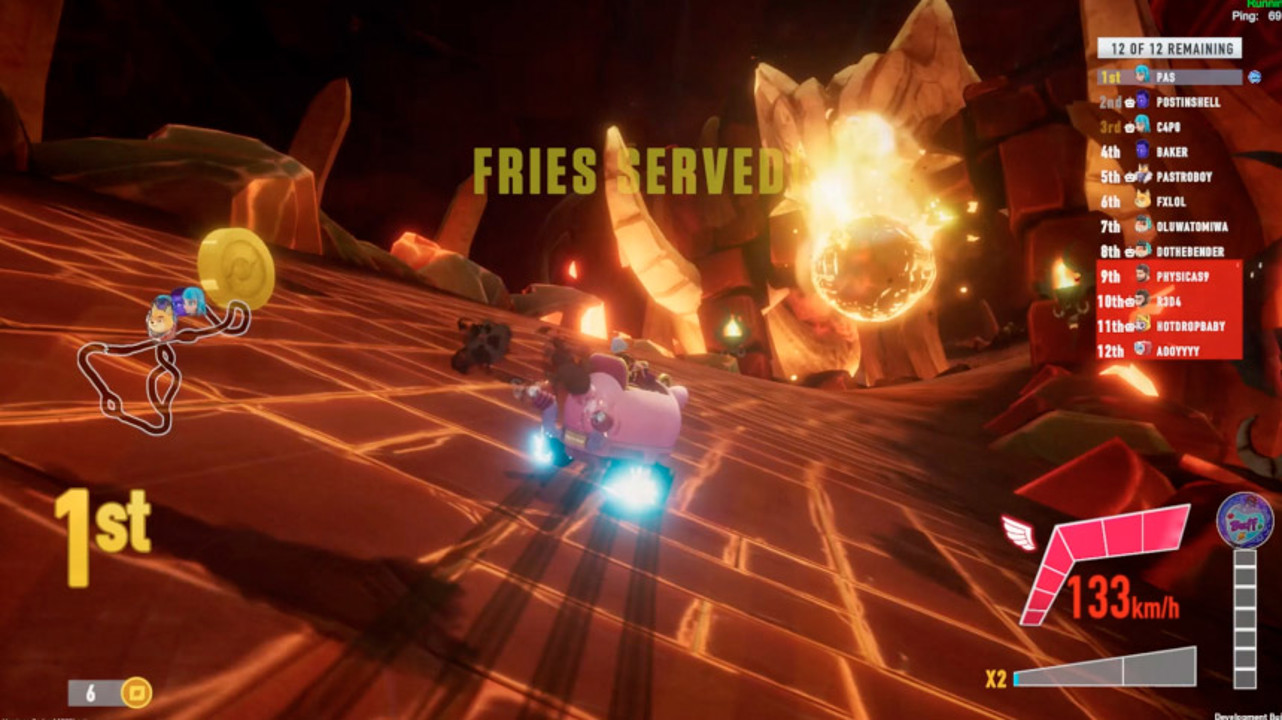Click DOTHEBENDER's leaderboard row

[x=1170, y=252]
